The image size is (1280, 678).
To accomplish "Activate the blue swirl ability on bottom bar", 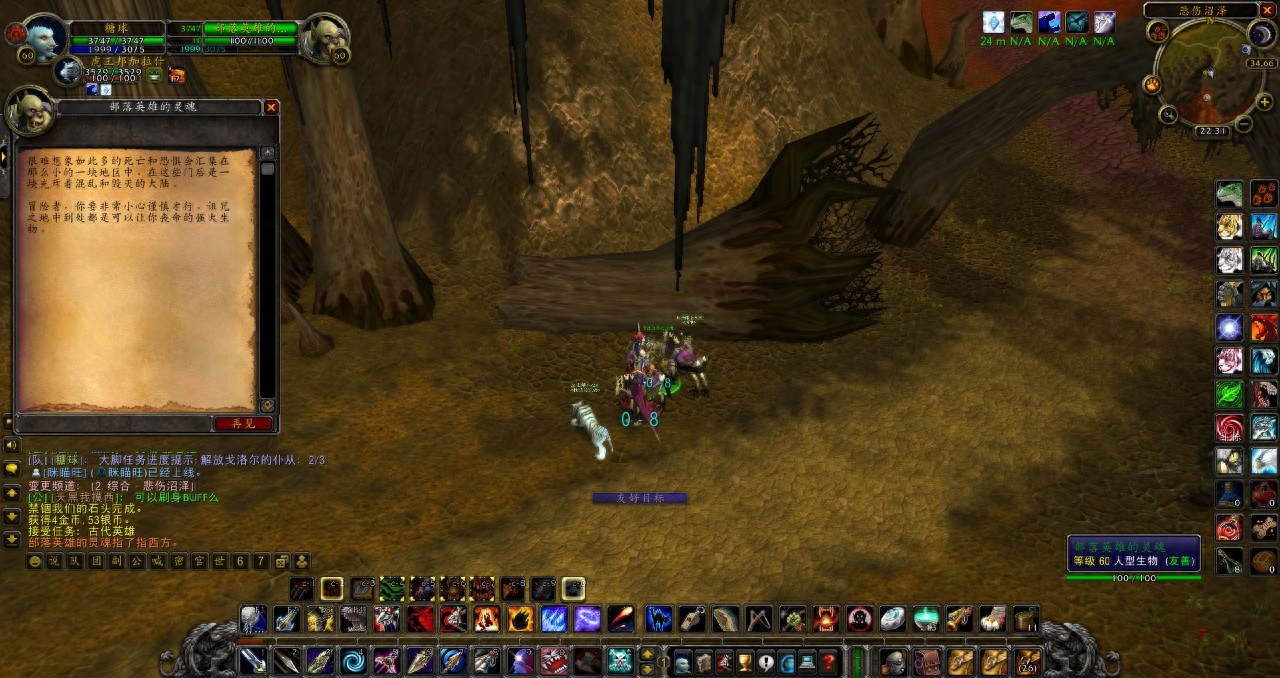I will click(x=352, y=661).
